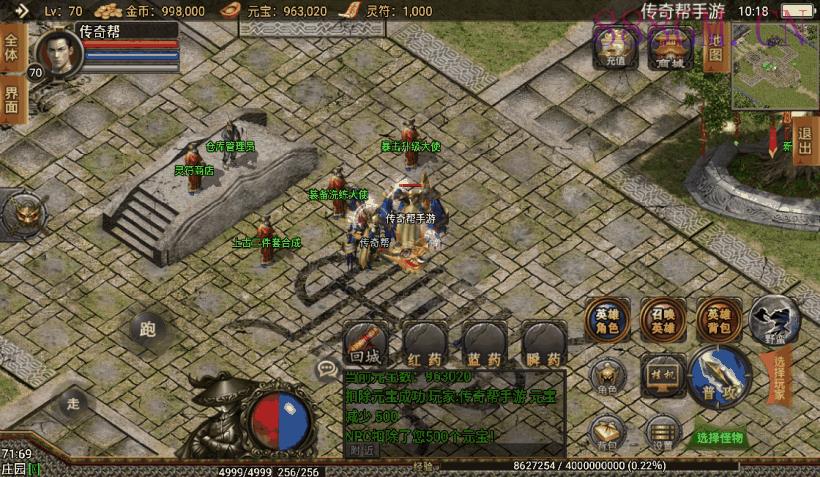The height and width of the screenshot is (477, 820).
Task: Select the 全体 tab on the left edge
Action: point(11,45)
